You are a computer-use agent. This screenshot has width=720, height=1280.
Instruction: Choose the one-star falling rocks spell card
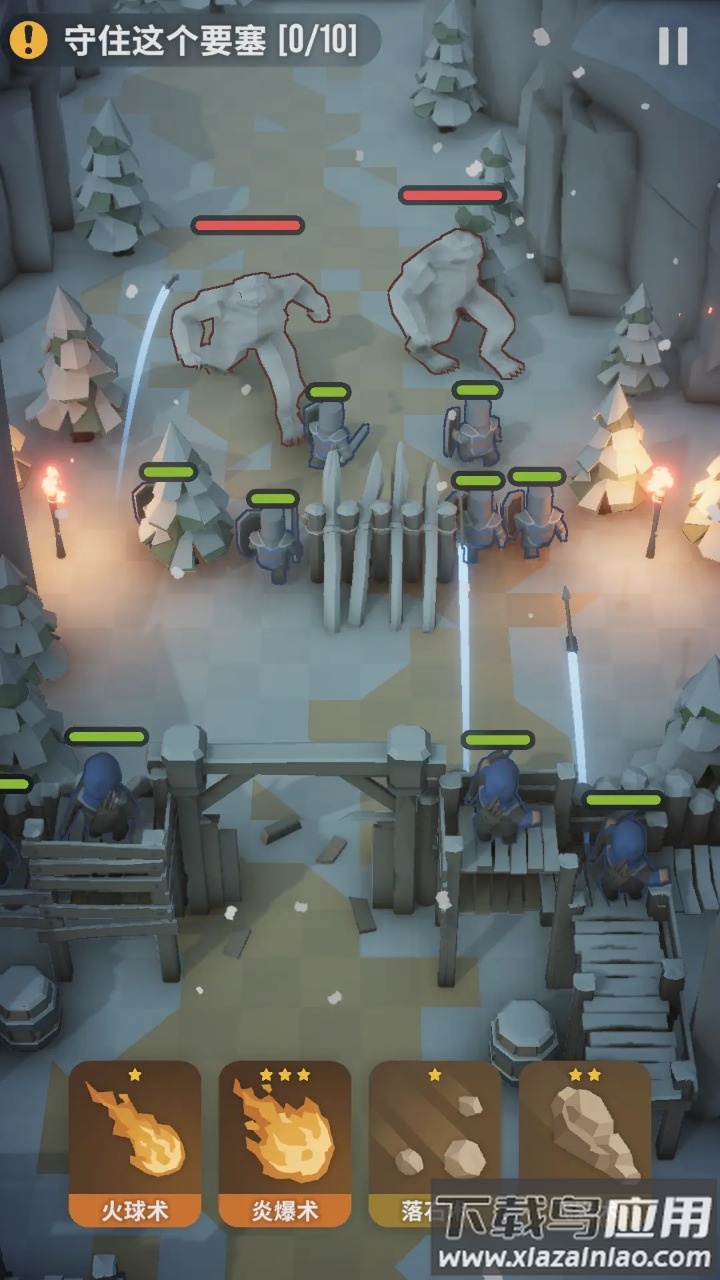pyautogui.click(x=434, y=1135)
